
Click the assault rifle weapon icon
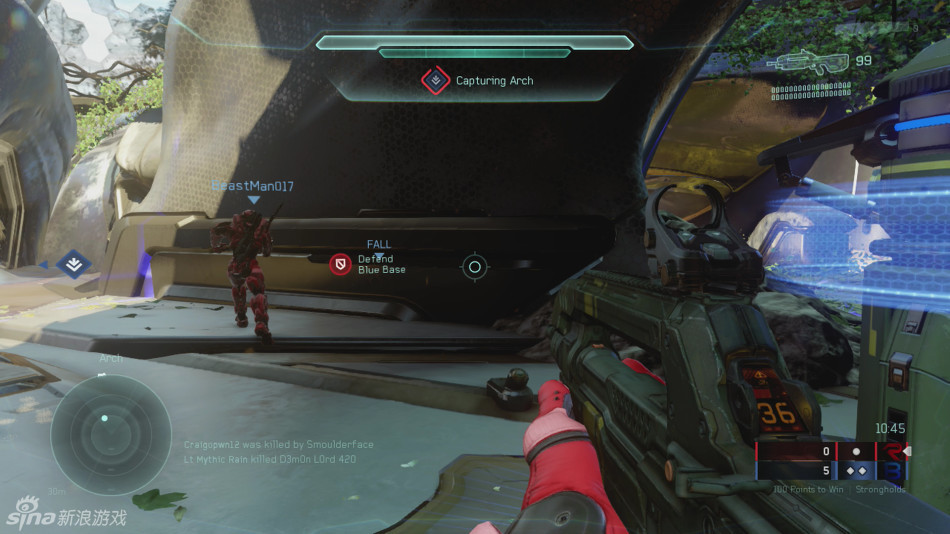[808, 64]
